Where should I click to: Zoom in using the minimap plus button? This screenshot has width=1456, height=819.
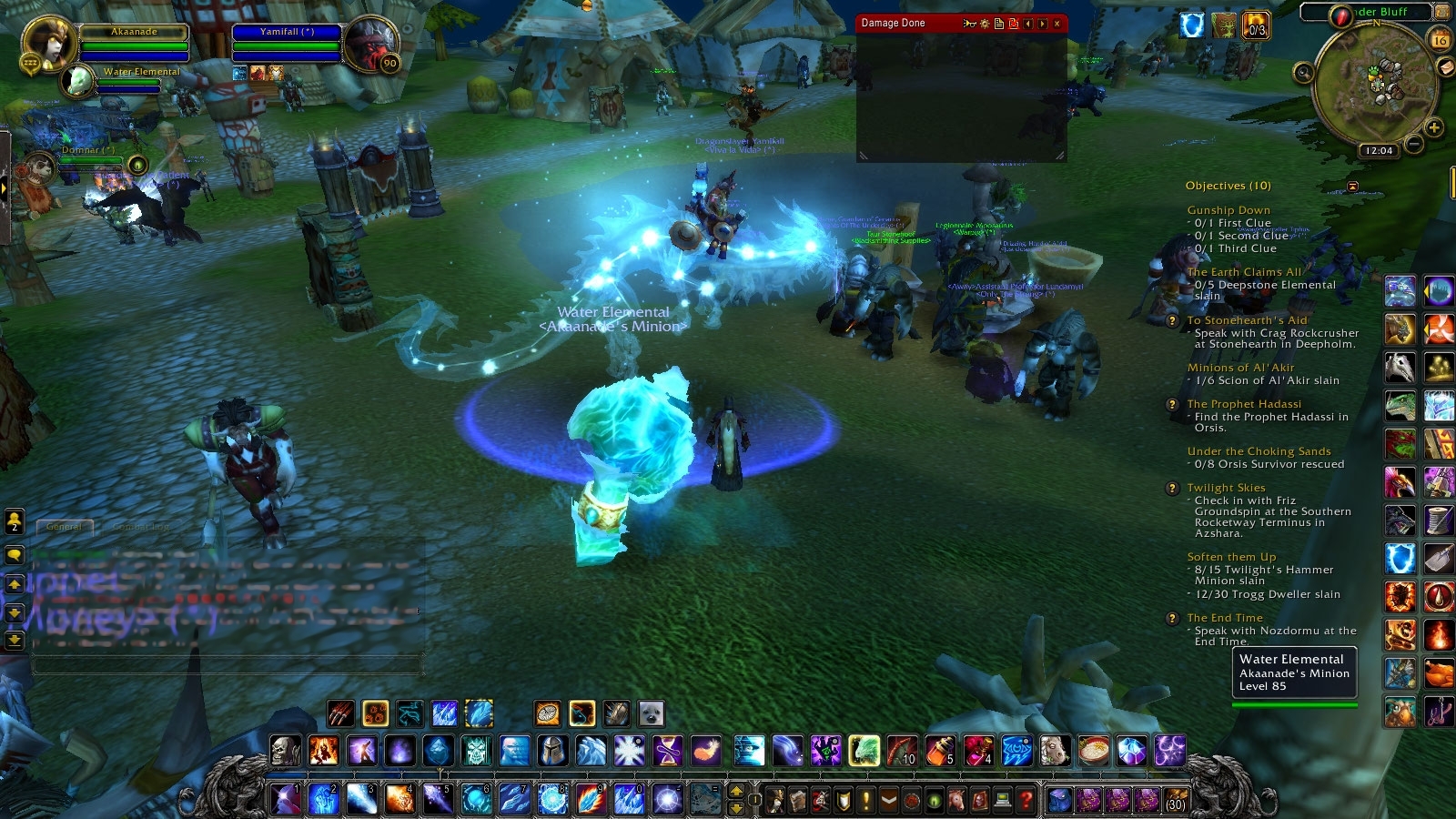pos(1433,127)
